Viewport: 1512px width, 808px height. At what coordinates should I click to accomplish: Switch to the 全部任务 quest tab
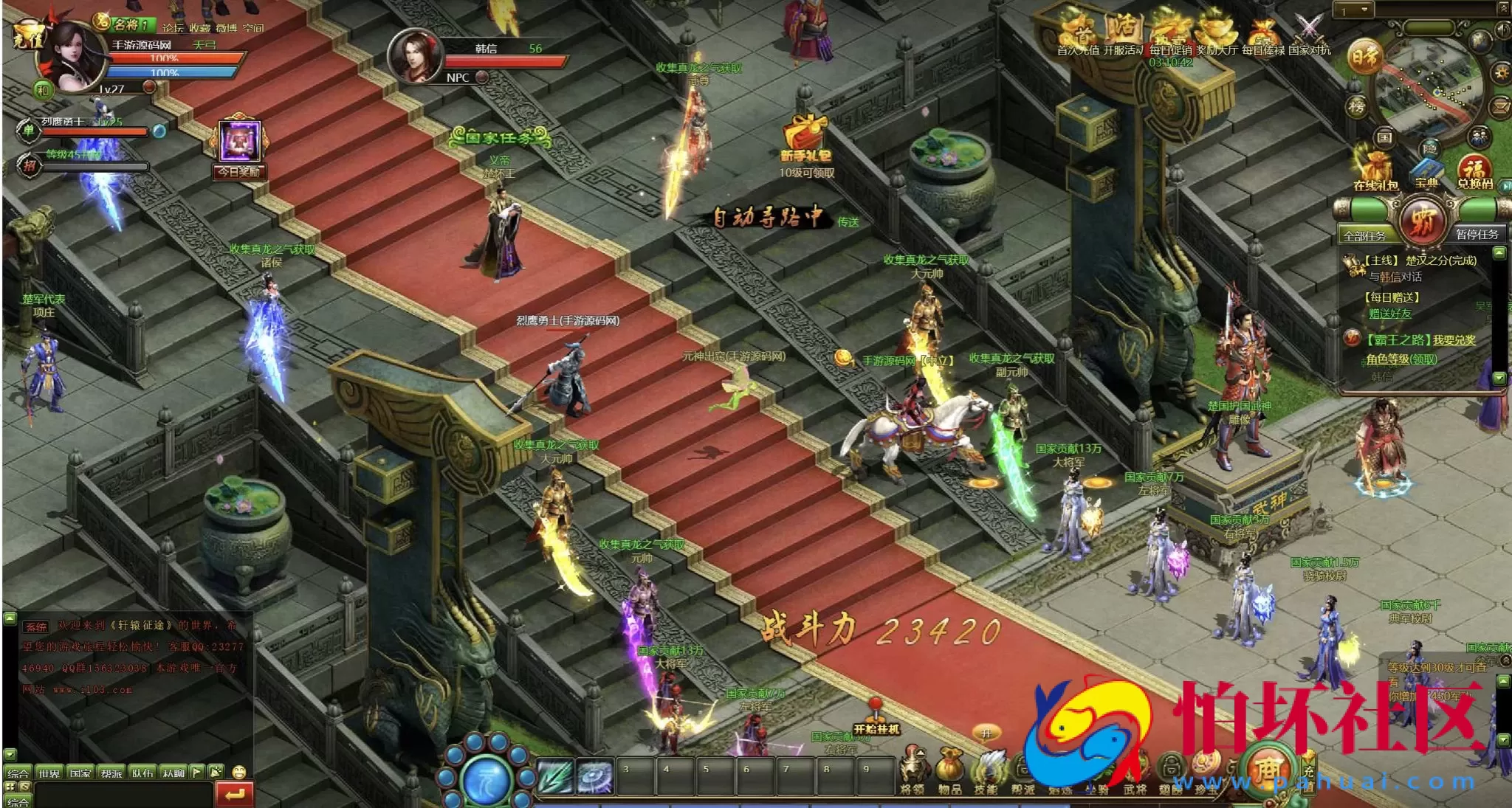click(1364, 235)
